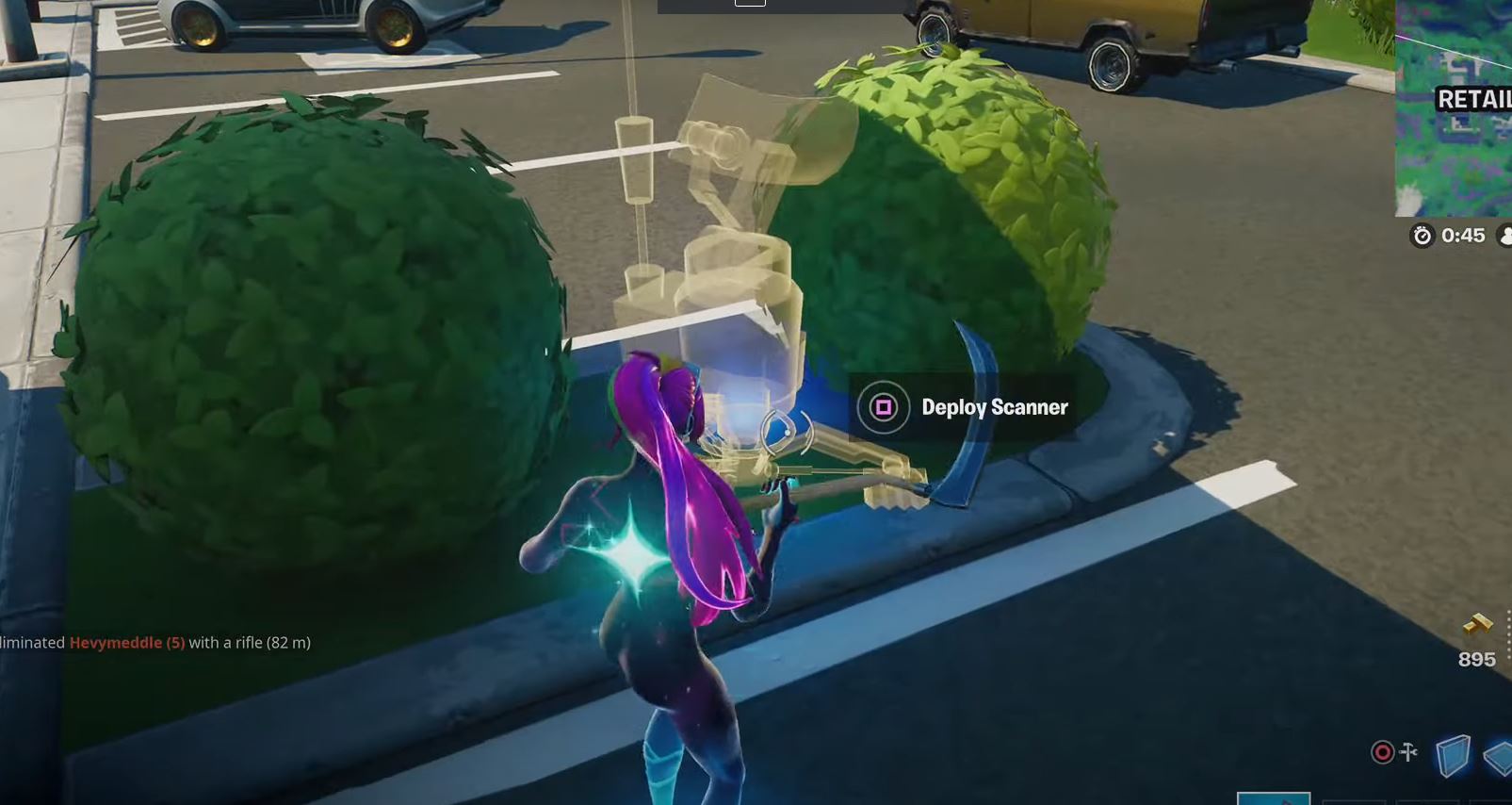Activate the Deploy Scanner prompt
The width and height of the screenshot is (1512, 805).
(961, 407)
